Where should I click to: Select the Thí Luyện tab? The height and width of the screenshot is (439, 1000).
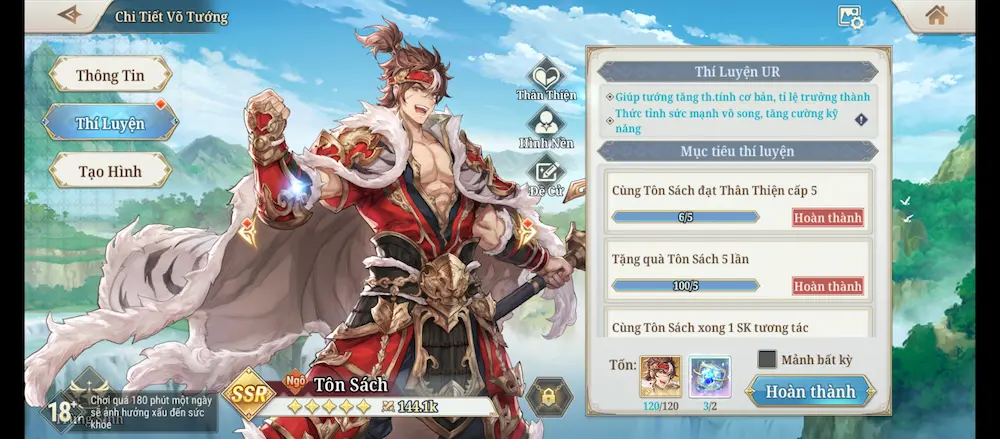[x=110, y=124]
